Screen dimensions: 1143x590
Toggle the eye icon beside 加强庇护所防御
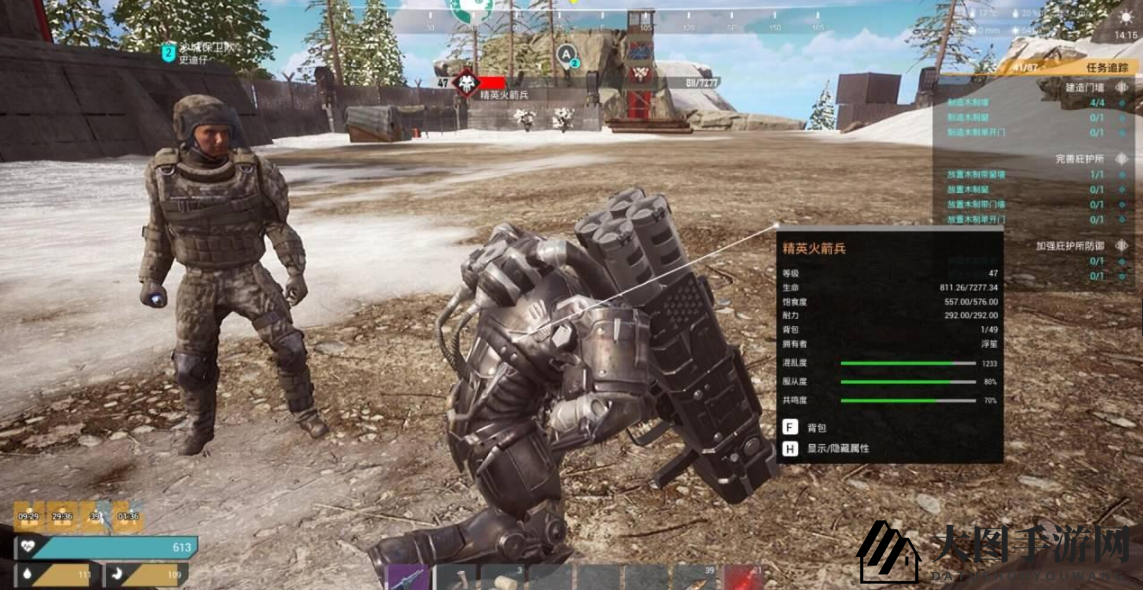[1123, 246]
